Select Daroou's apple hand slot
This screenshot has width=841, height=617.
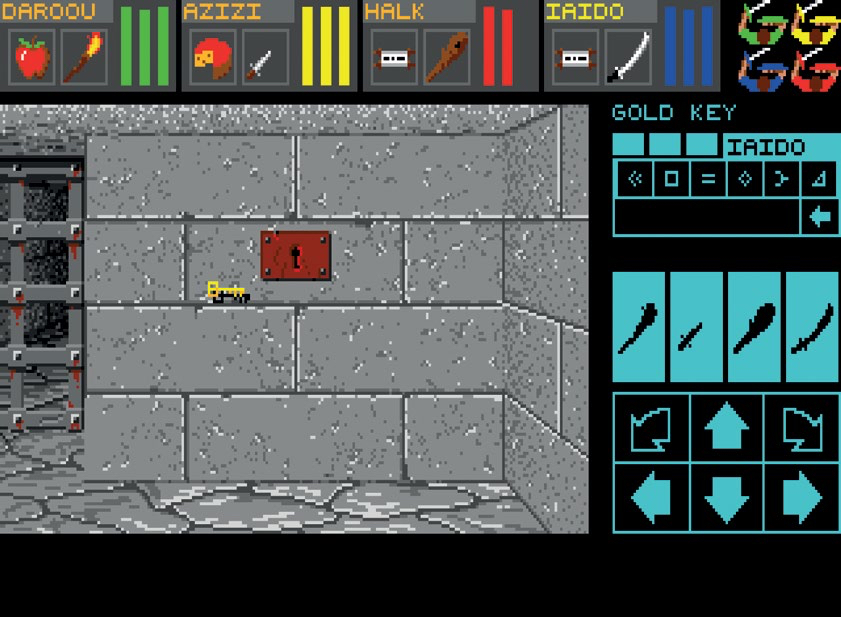tap(33, 57)
